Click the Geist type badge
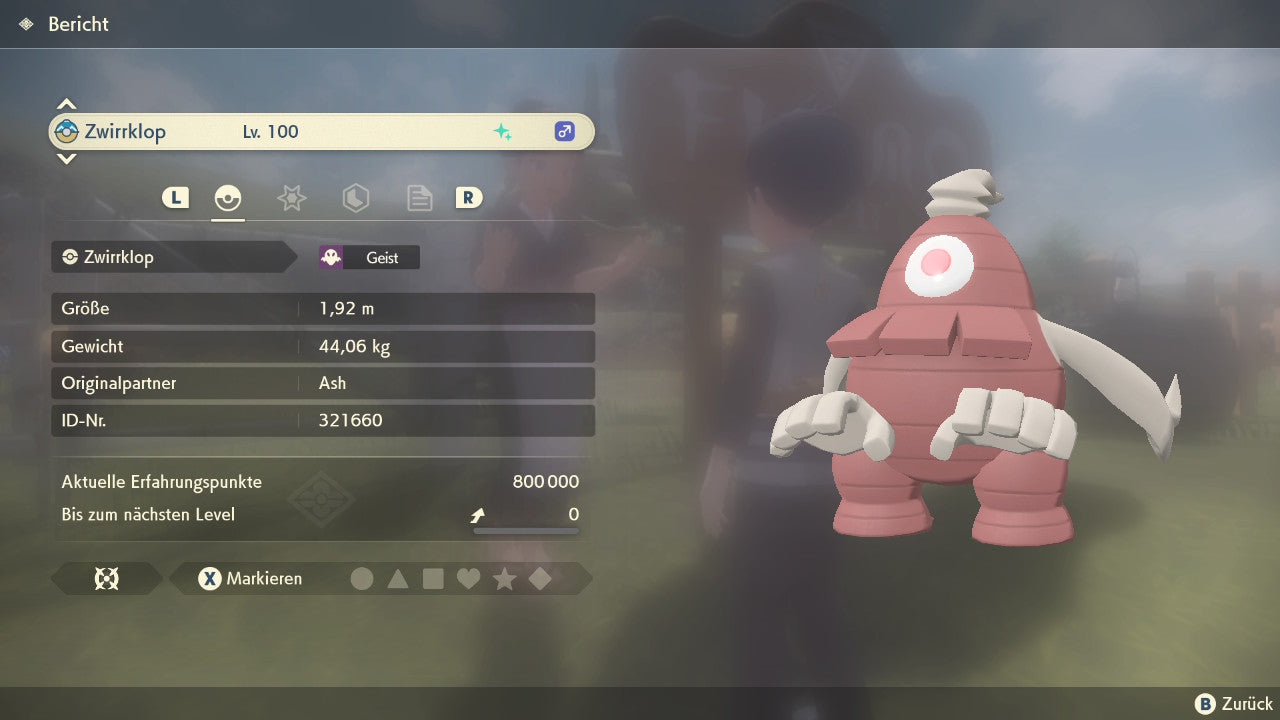 [x=369, y=257]
